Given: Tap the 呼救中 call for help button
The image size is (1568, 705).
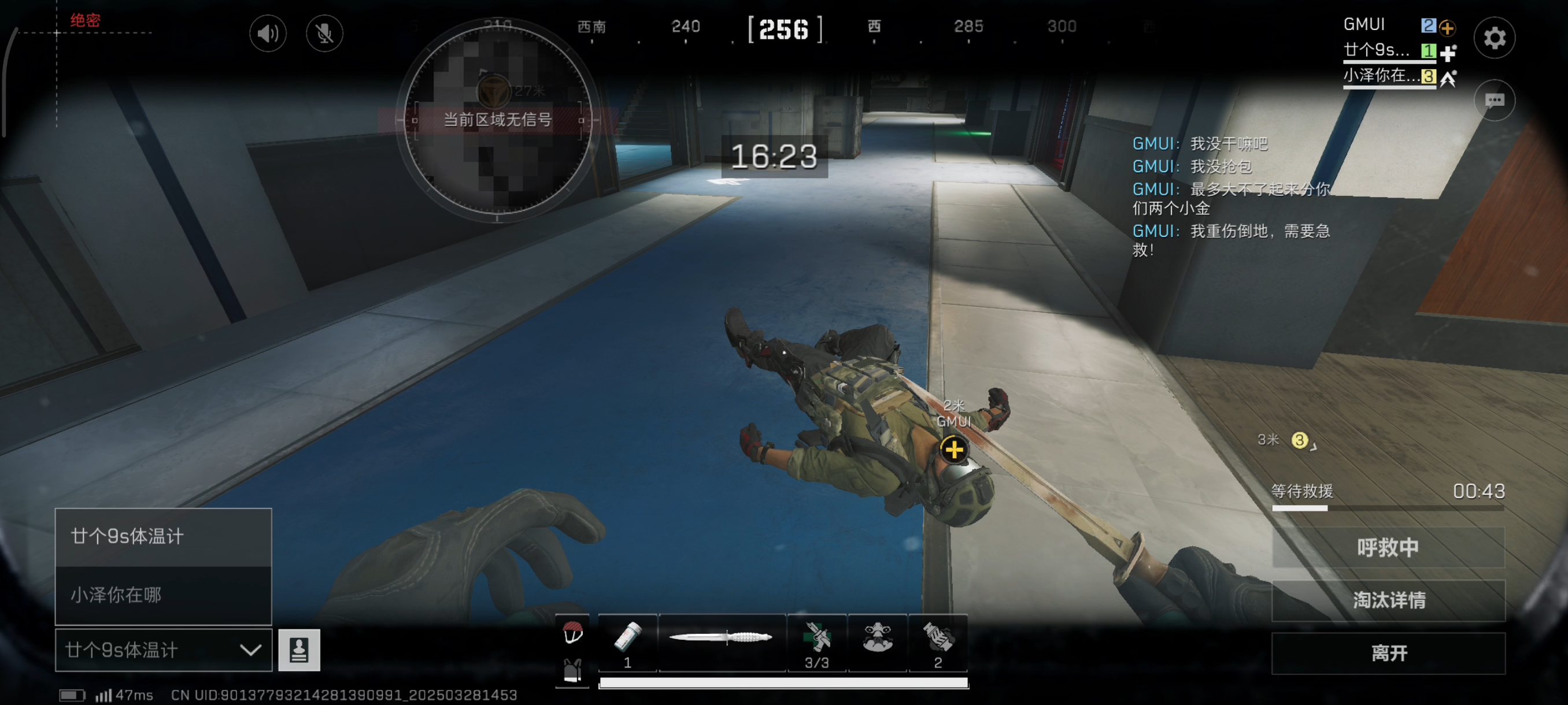Looking at the screenshot, I should tap(1388, 547).
